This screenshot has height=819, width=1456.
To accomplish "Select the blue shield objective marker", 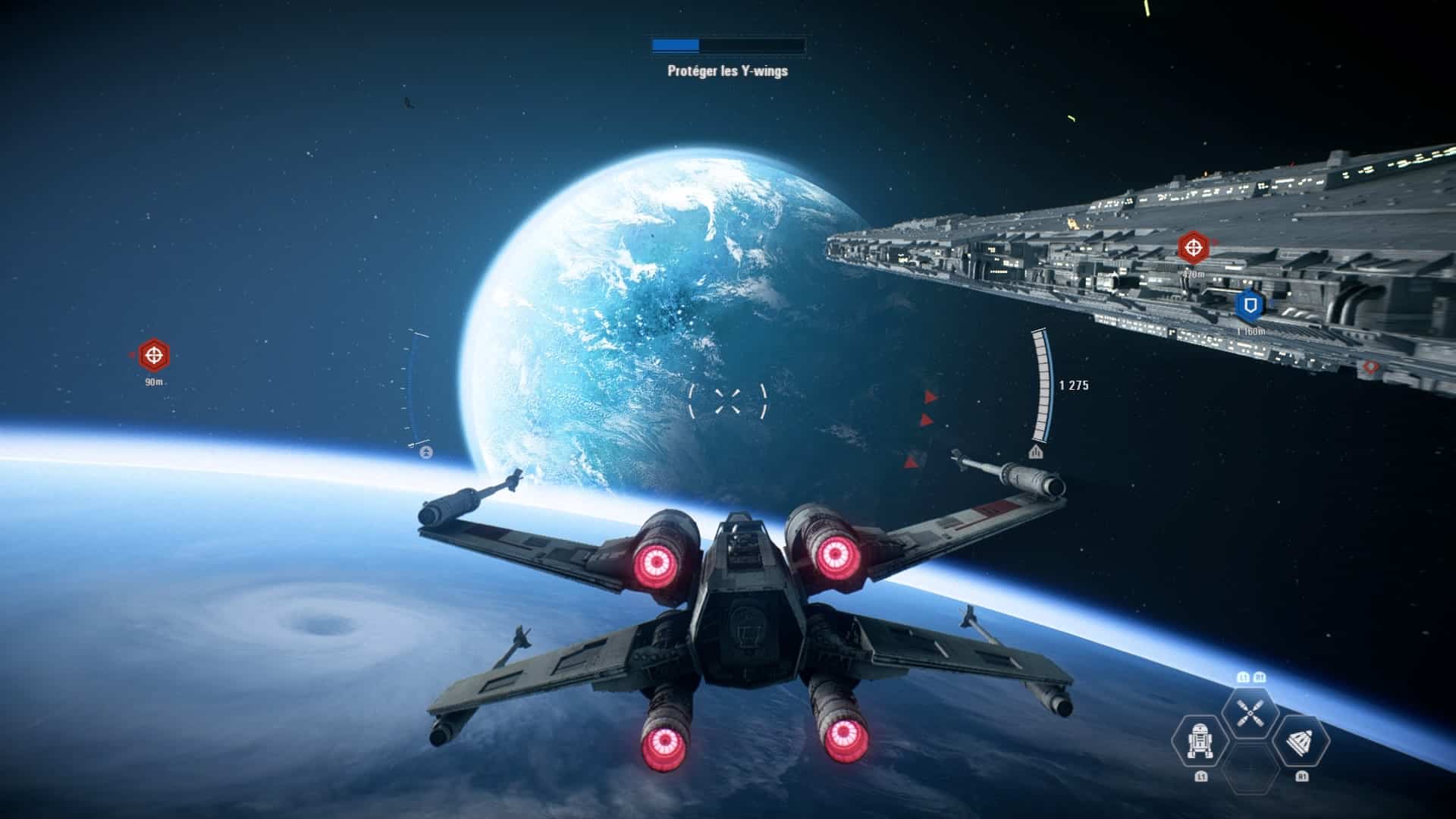I will 1250,306.
